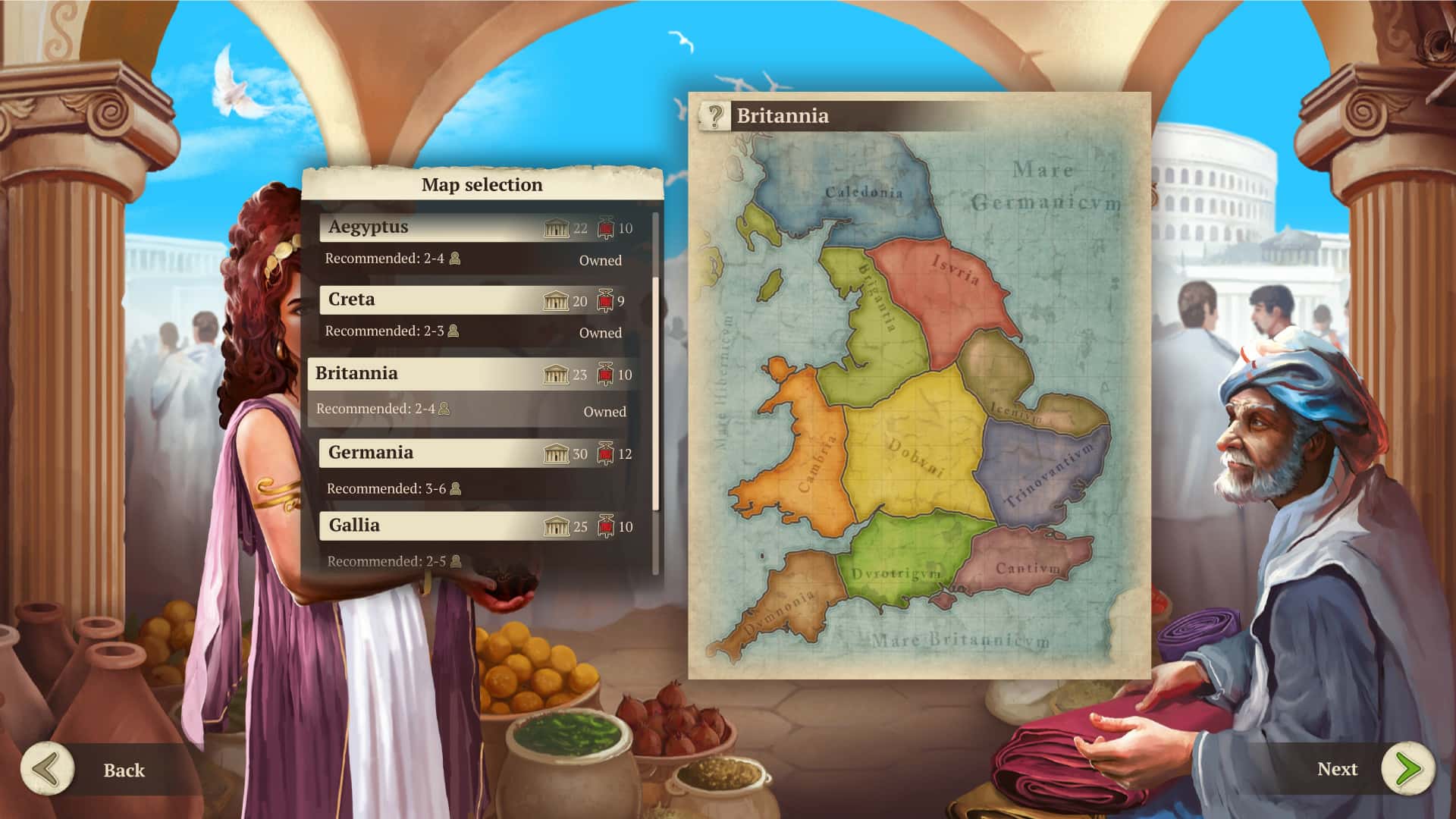Click the Owned label under Creta
The width and height of the screenshot is (1456, 819).
click(602, 332)
